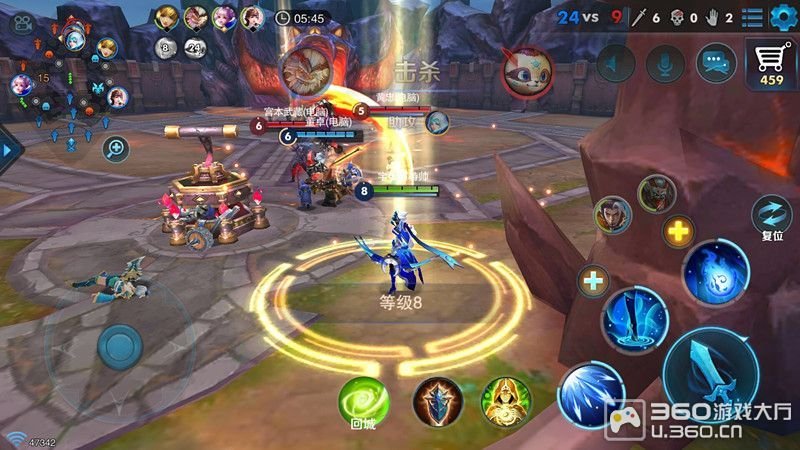Toggle the microphone voice button
Screen dimensions: 800x450
(664, 64)
